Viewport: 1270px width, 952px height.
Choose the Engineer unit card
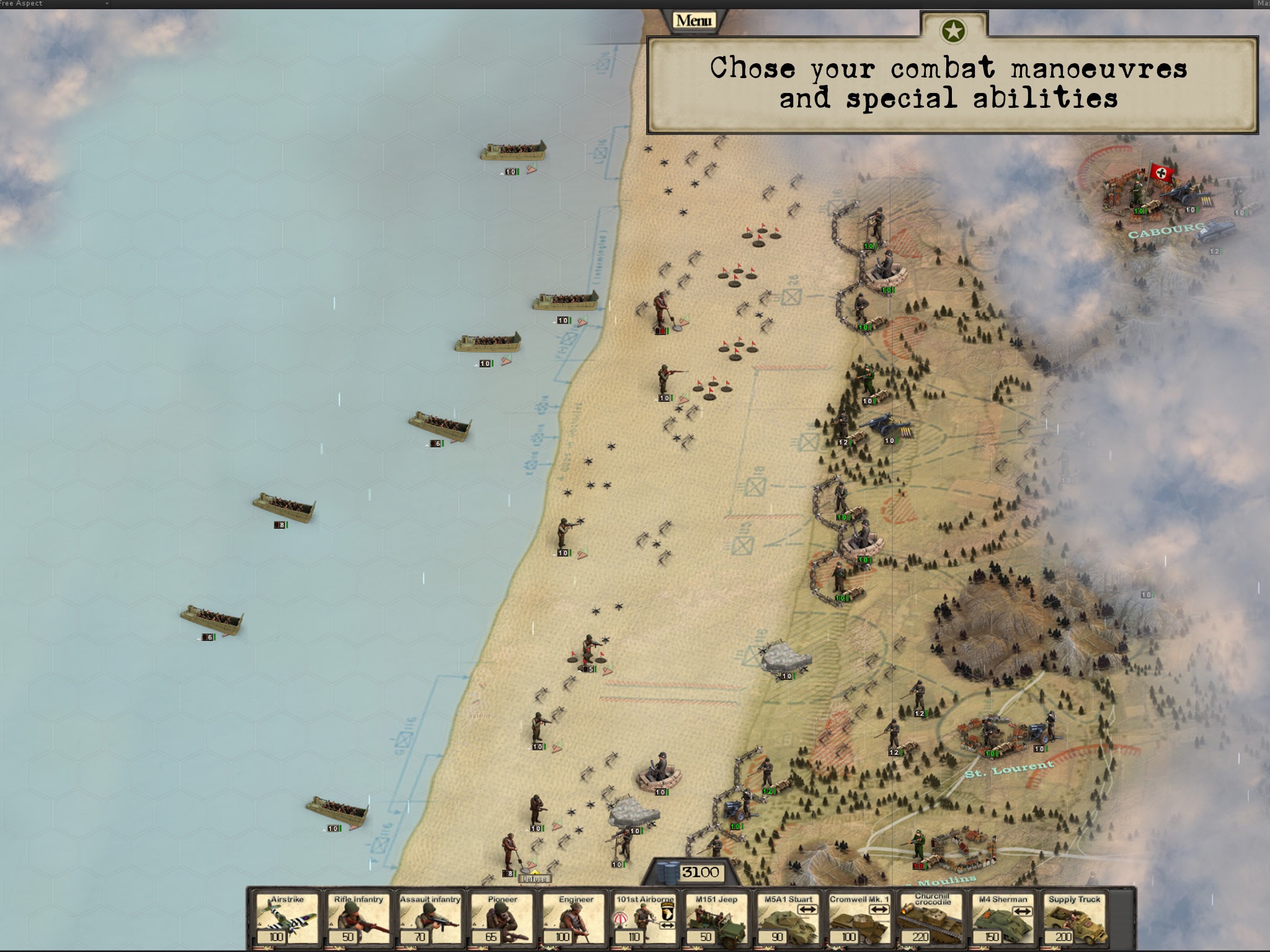574,919
